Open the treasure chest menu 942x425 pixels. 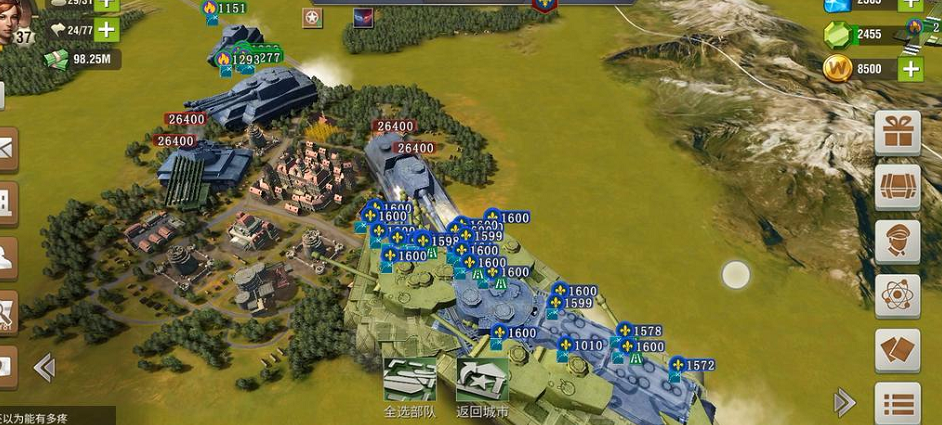[x=897, y=187]
